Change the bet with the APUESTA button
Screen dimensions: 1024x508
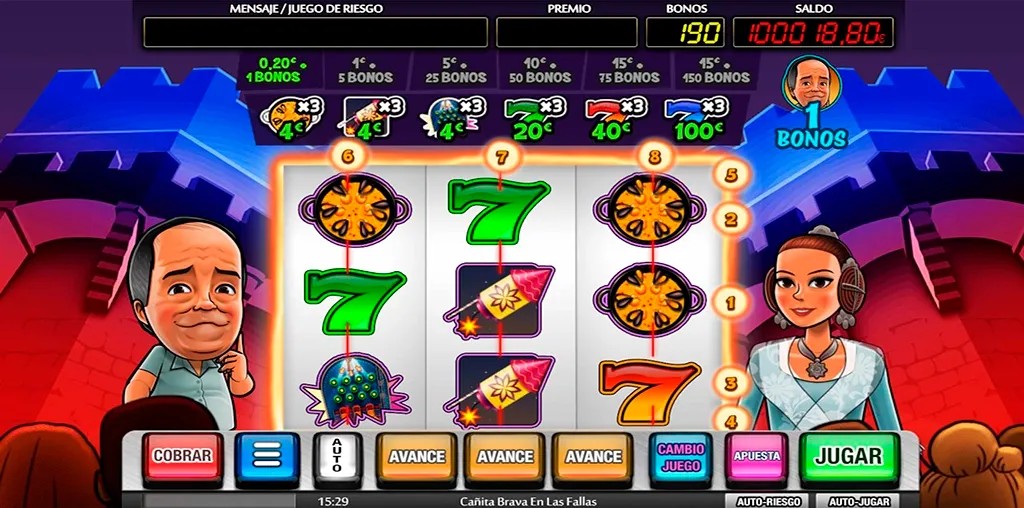pyautogui.click(x=757, y=457)
